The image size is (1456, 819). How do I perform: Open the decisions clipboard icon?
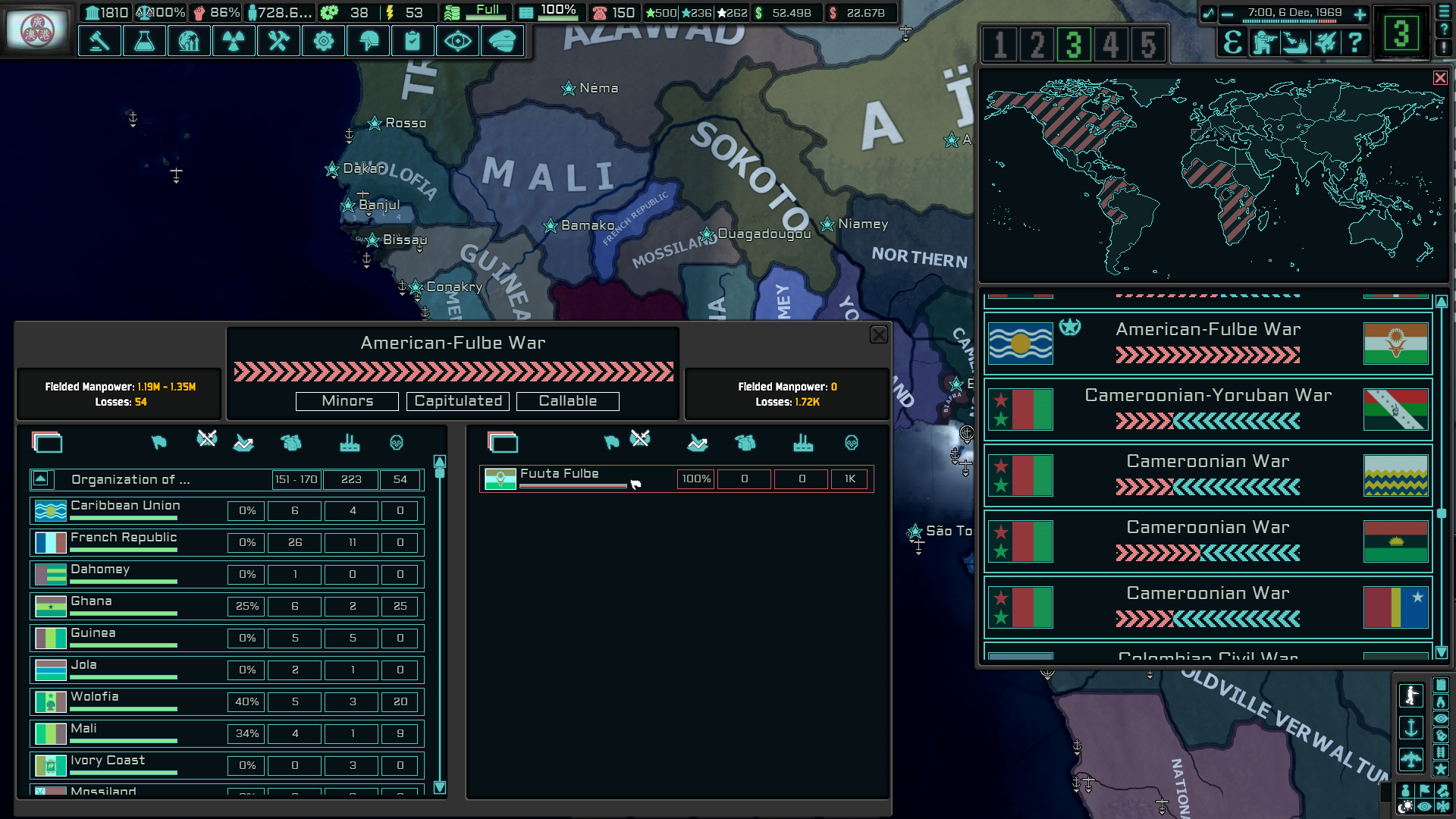tap(413, 41)
